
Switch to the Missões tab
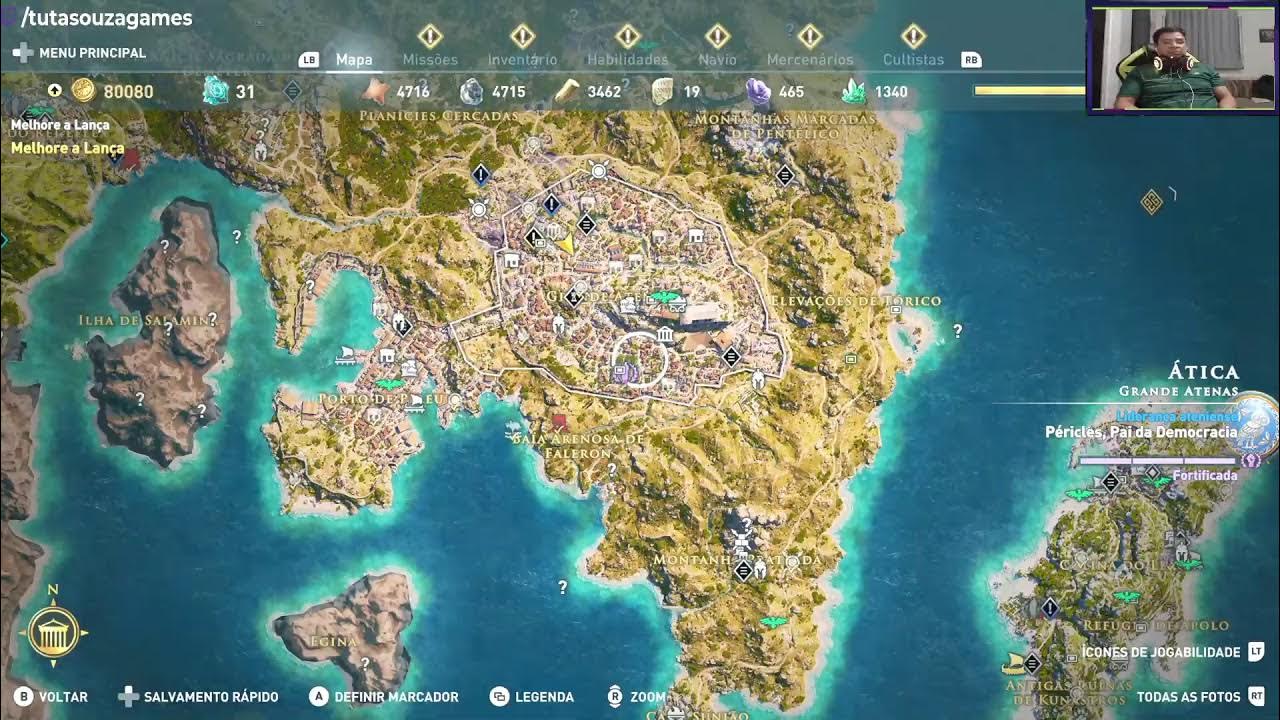click(430, 59)
